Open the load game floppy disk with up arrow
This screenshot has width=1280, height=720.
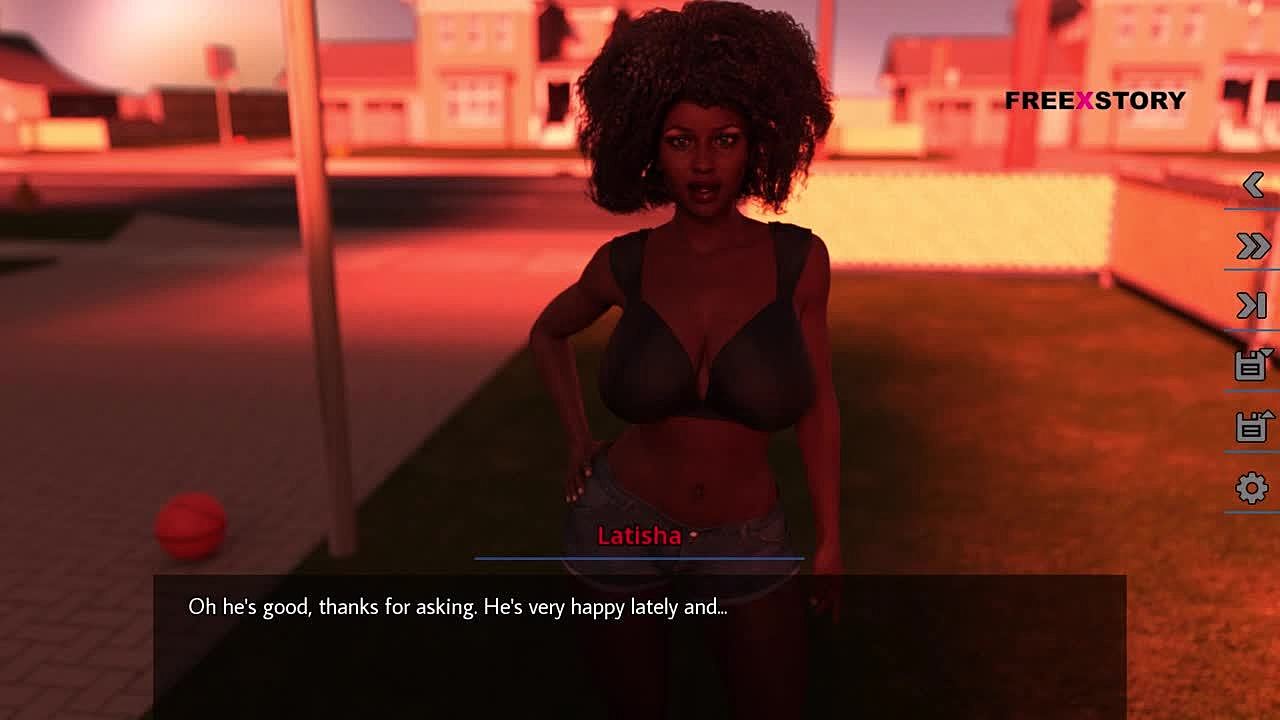tap(1252, 427)
